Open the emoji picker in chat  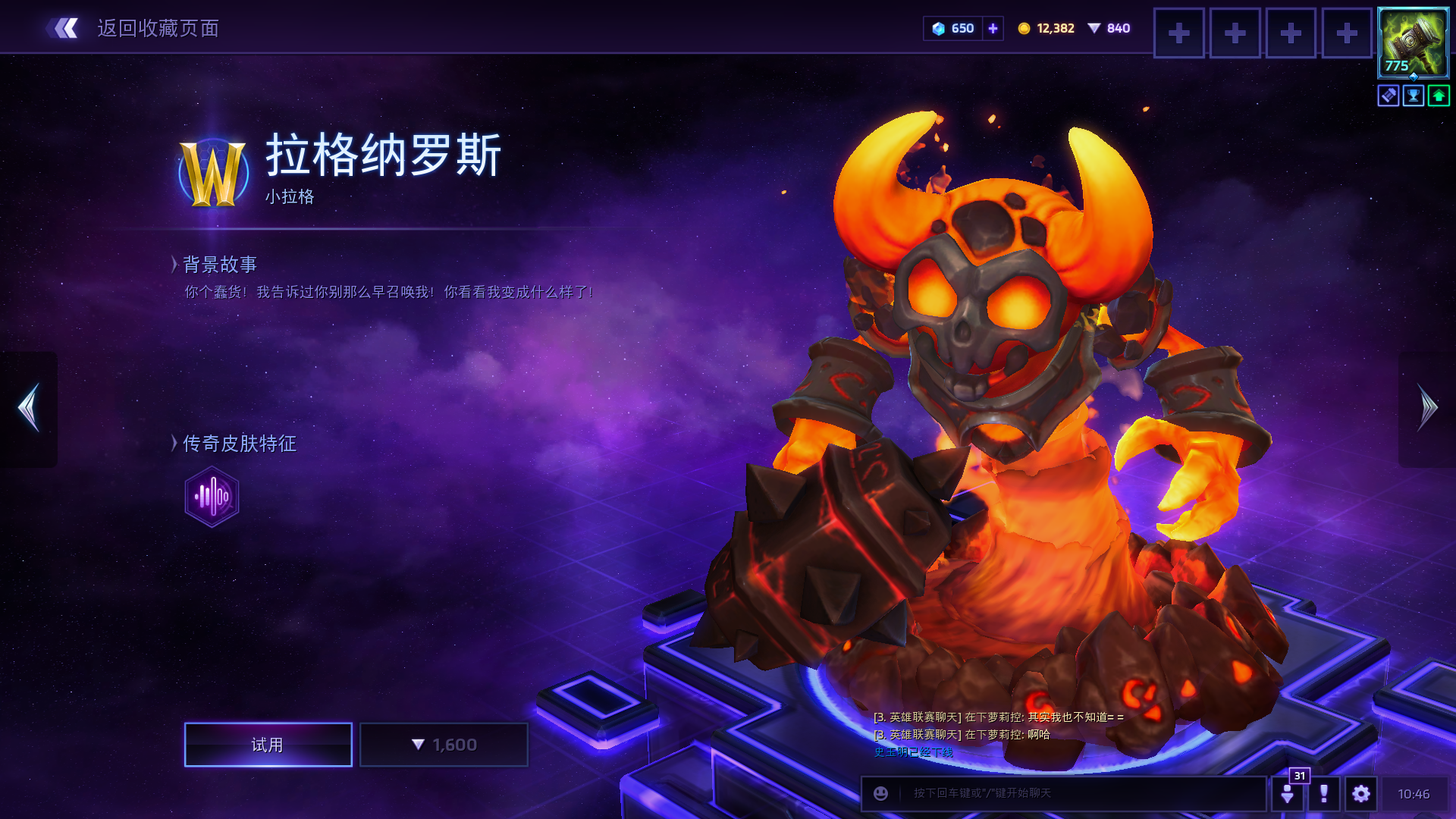(x=880, y=793)
